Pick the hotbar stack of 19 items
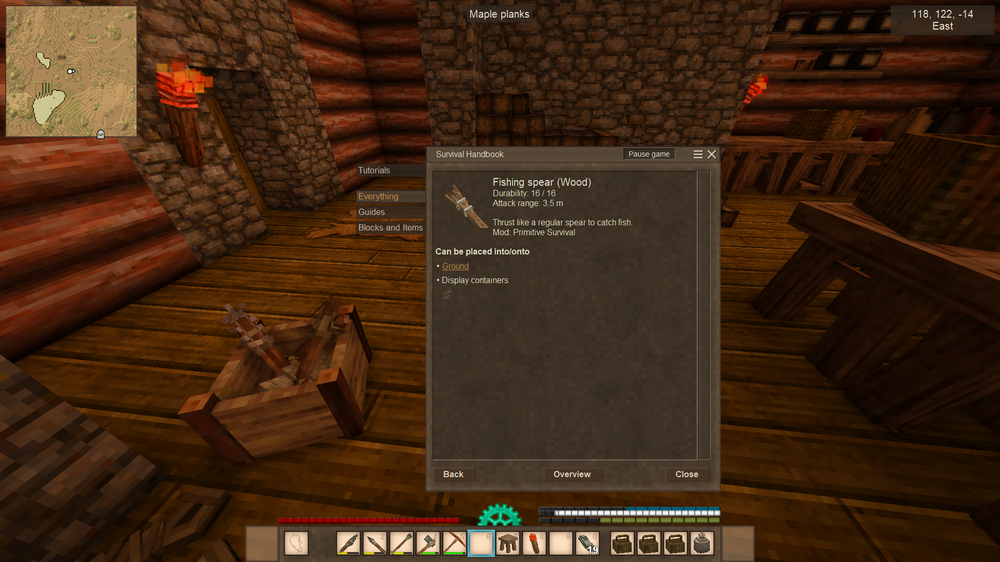 [587, 544]
